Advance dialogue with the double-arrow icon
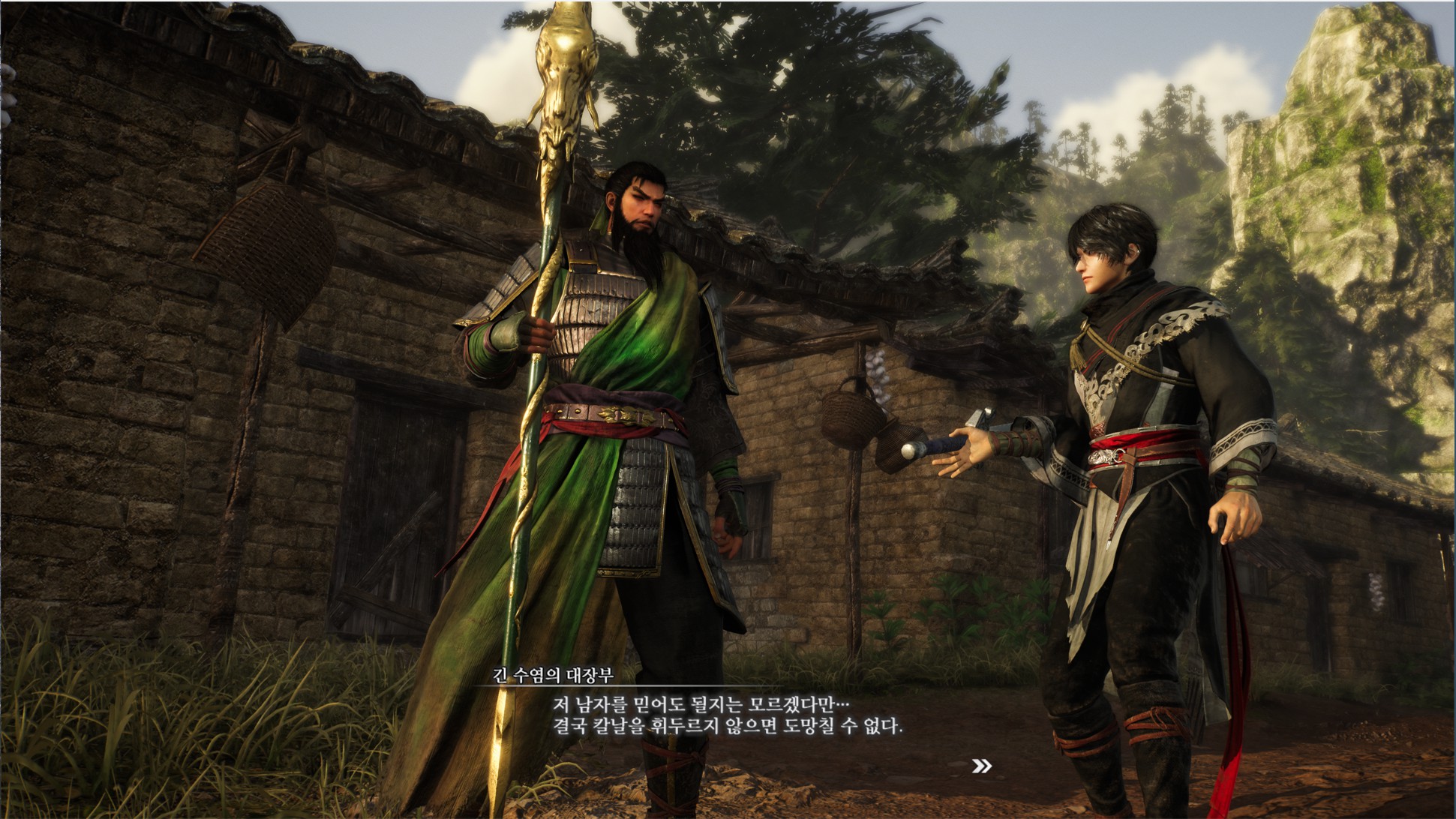This screenshot has width=1456, height=819. [981, 766]
